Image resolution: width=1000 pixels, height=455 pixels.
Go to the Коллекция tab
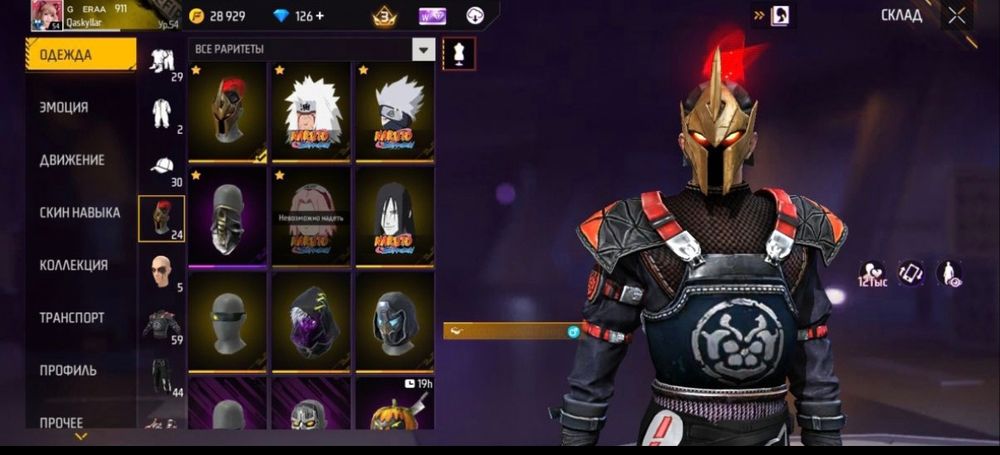click(x=73, y=265)
